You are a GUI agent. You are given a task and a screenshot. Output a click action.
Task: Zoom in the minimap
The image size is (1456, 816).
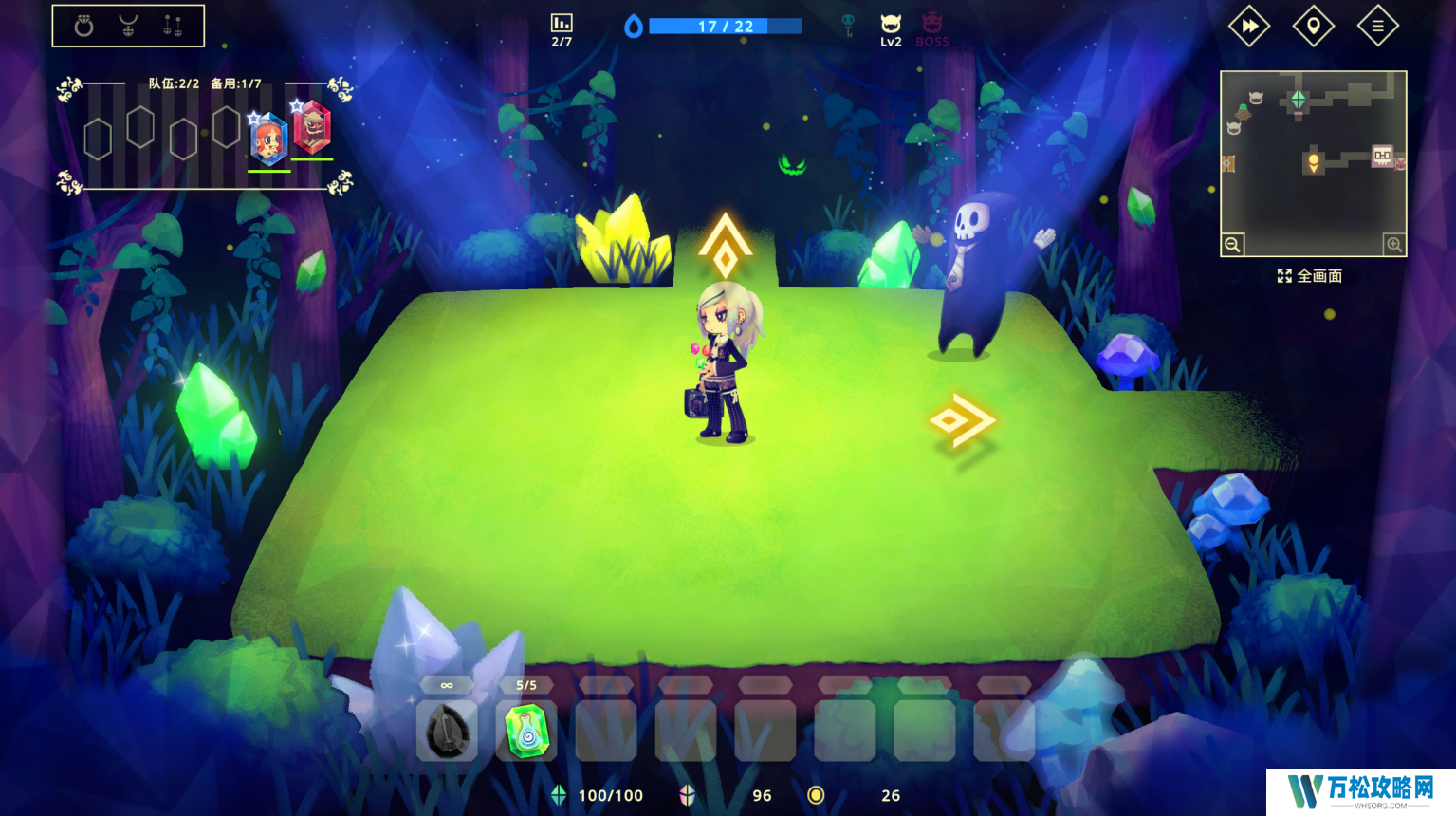(x=1393, y=245)
